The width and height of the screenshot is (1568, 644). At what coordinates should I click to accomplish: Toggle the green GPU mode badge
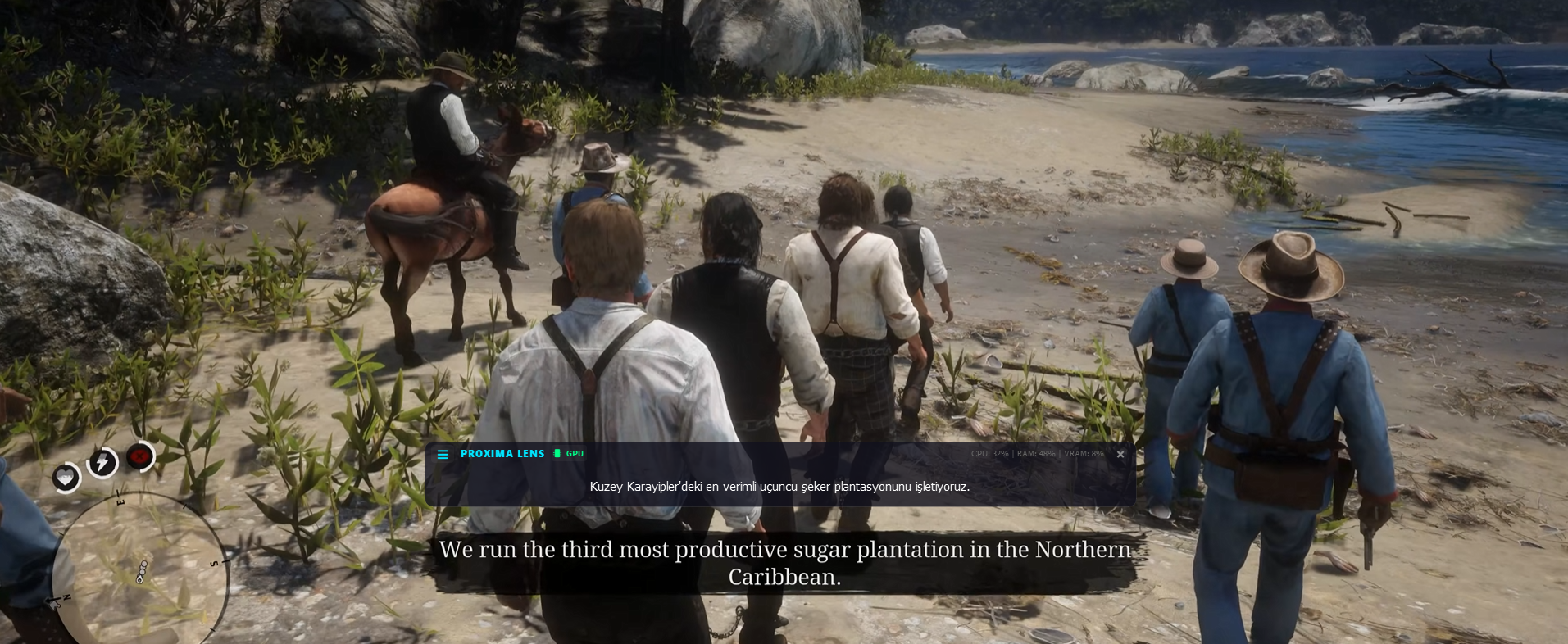[569, 454]
